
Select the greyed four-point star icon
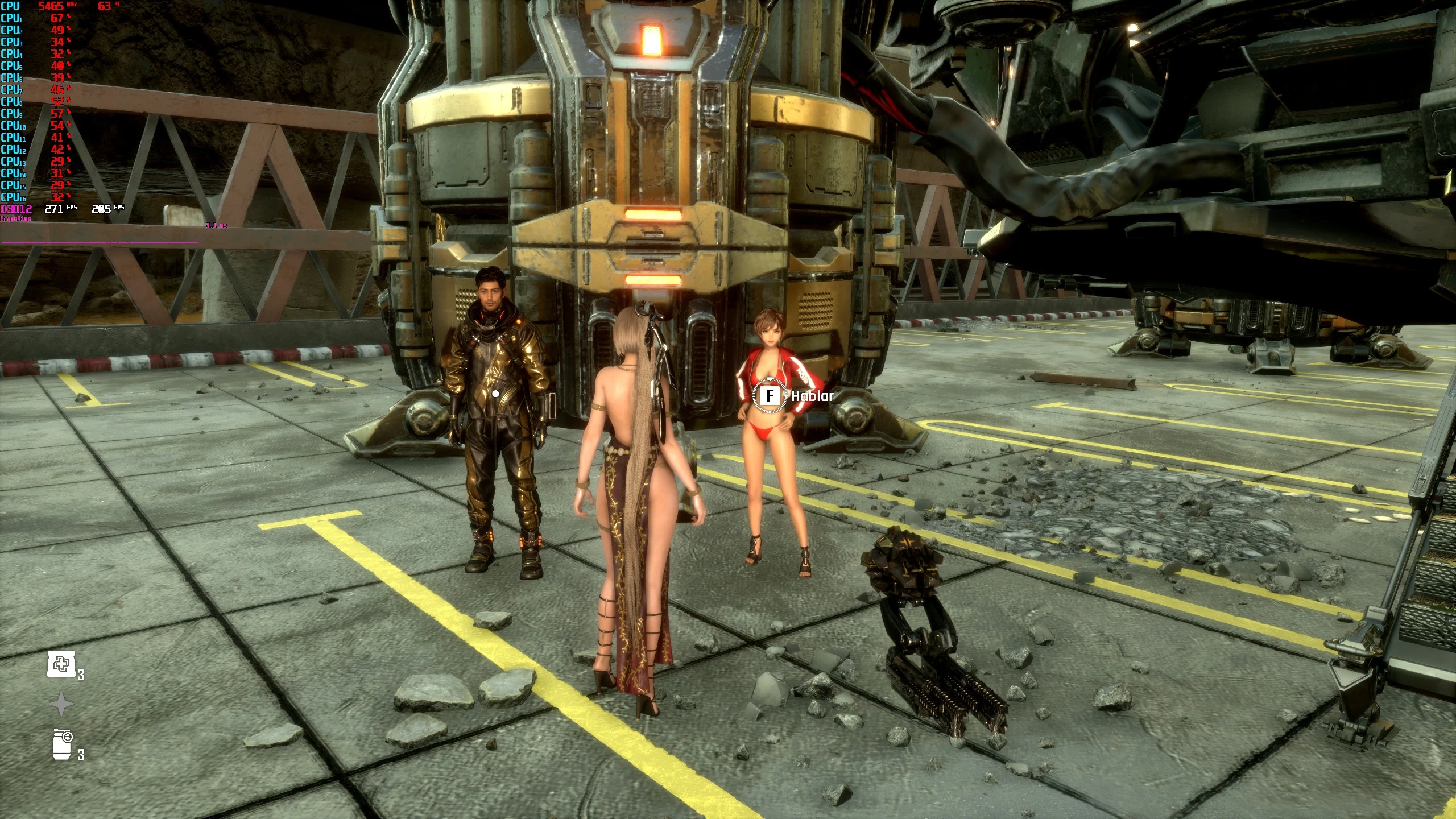pyautogui.click(x=61, y=705)
